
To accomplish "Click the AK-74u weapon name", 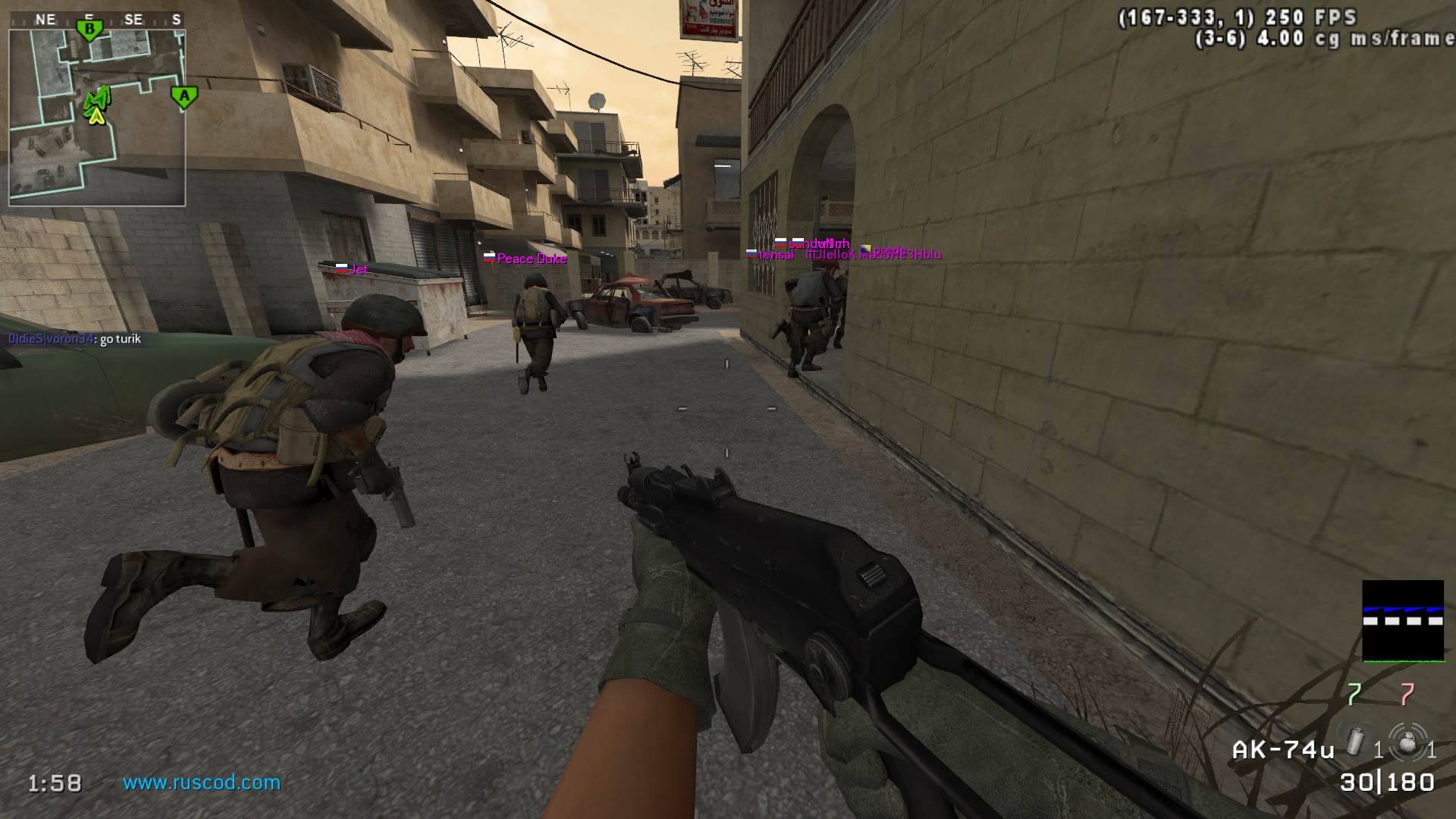I will tap(1283, 750).
